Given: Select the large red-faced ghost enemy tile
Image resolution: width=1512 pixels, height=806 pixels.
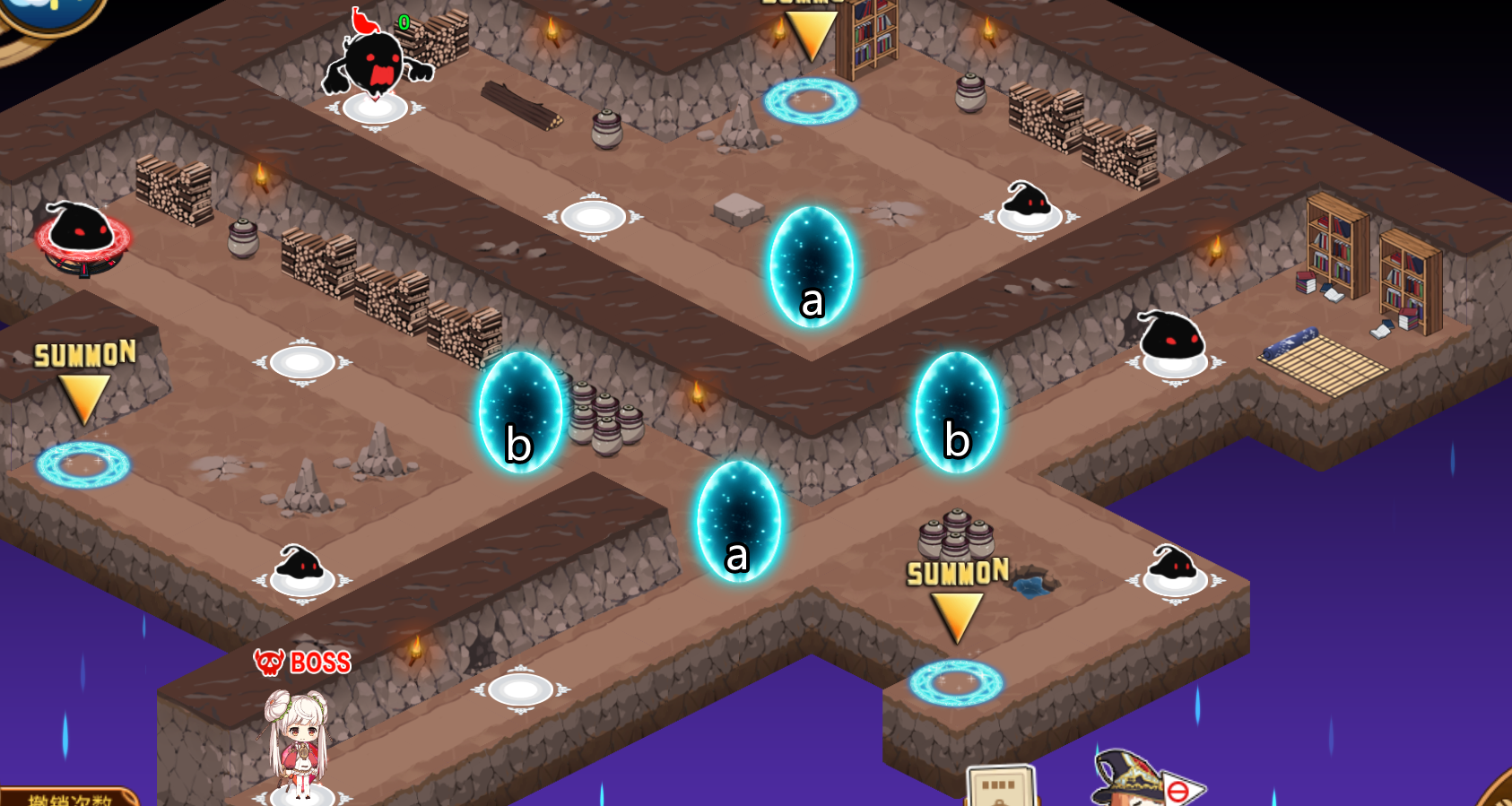Looking at the screenshot, I should pyautogui.click(x=376, y=72).
